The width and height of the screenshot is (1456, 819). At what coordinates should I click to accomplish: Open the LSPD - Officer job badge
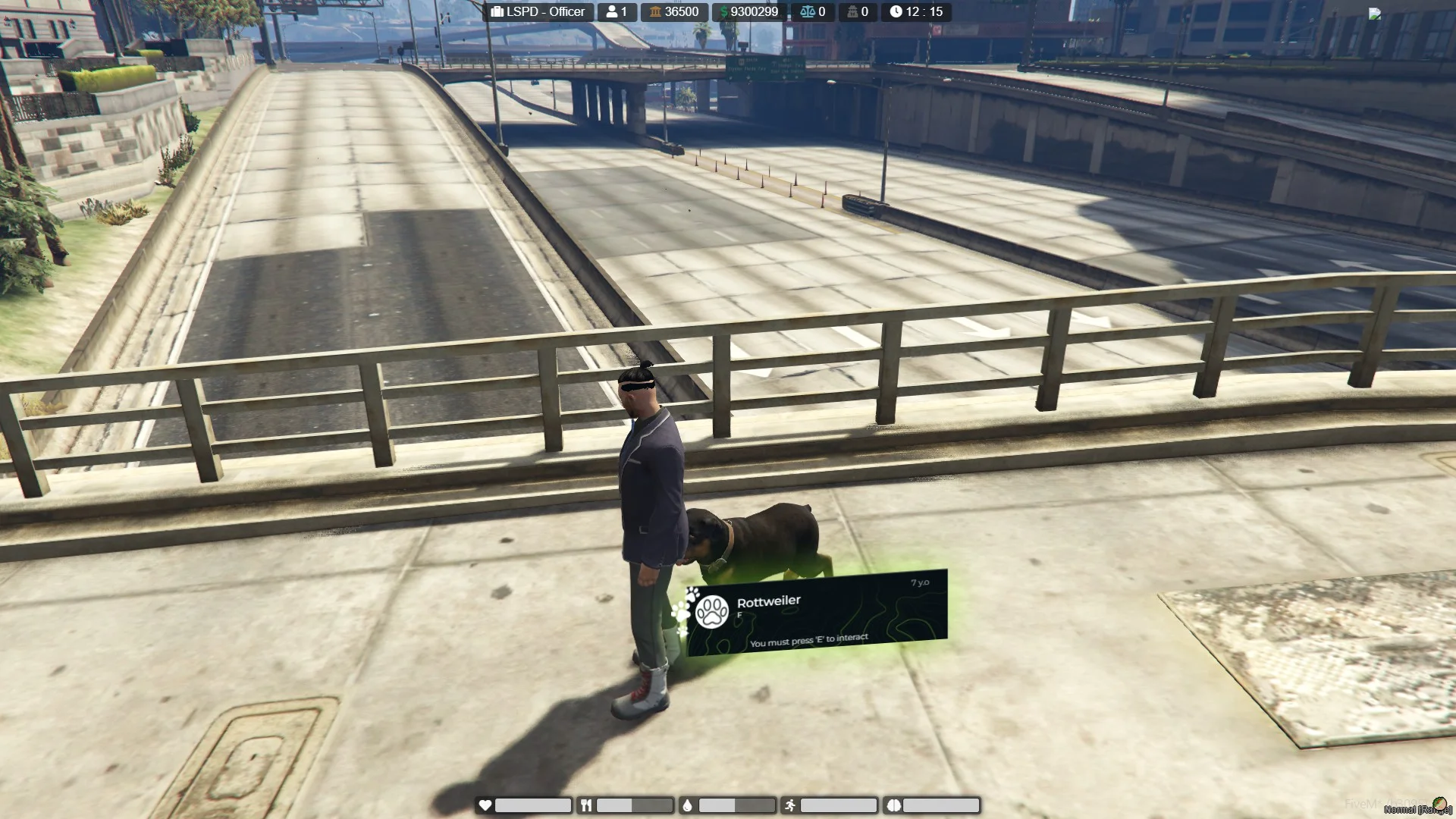coord(538,11)
